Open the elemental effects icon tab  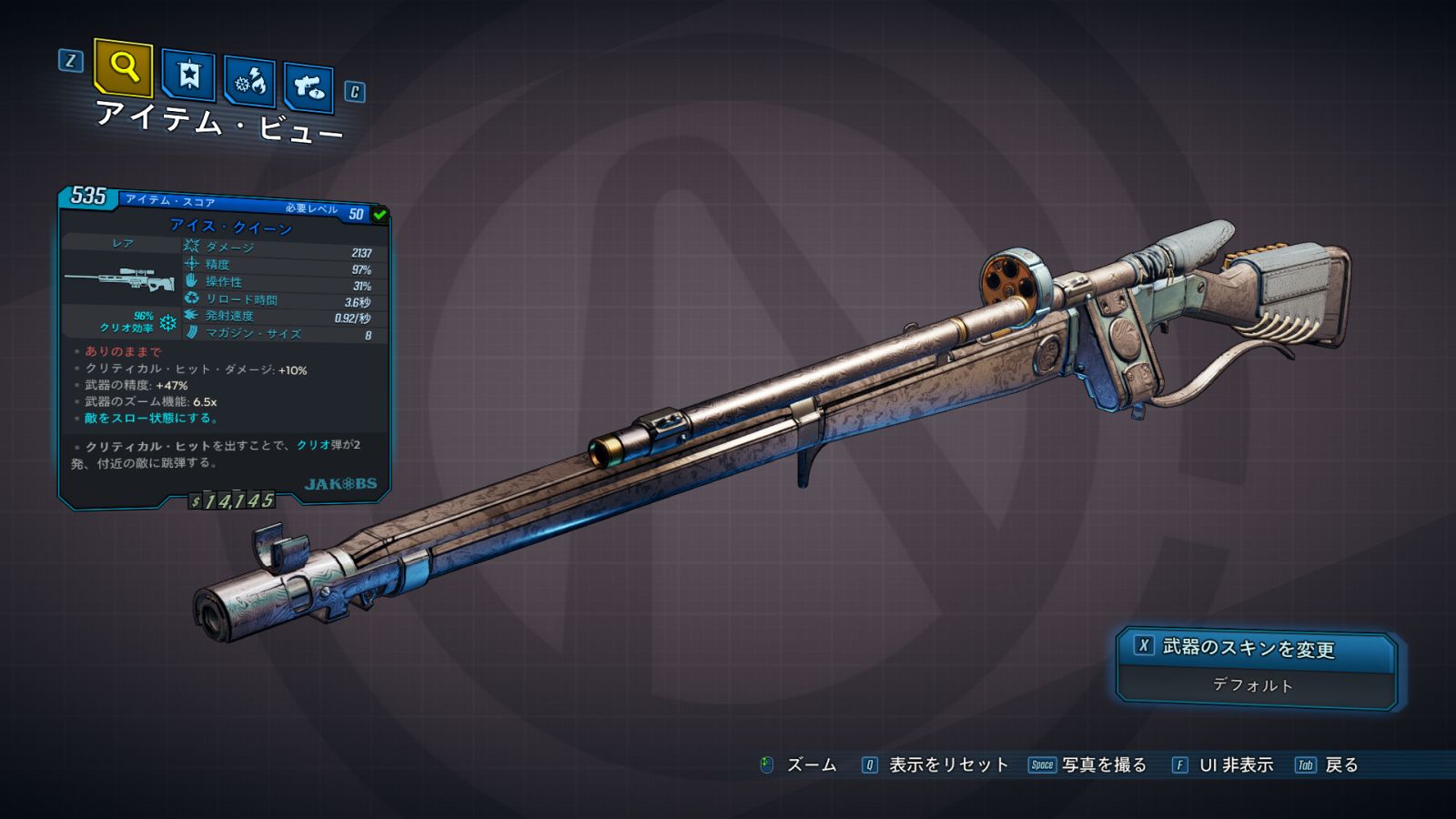click(250, 83)
